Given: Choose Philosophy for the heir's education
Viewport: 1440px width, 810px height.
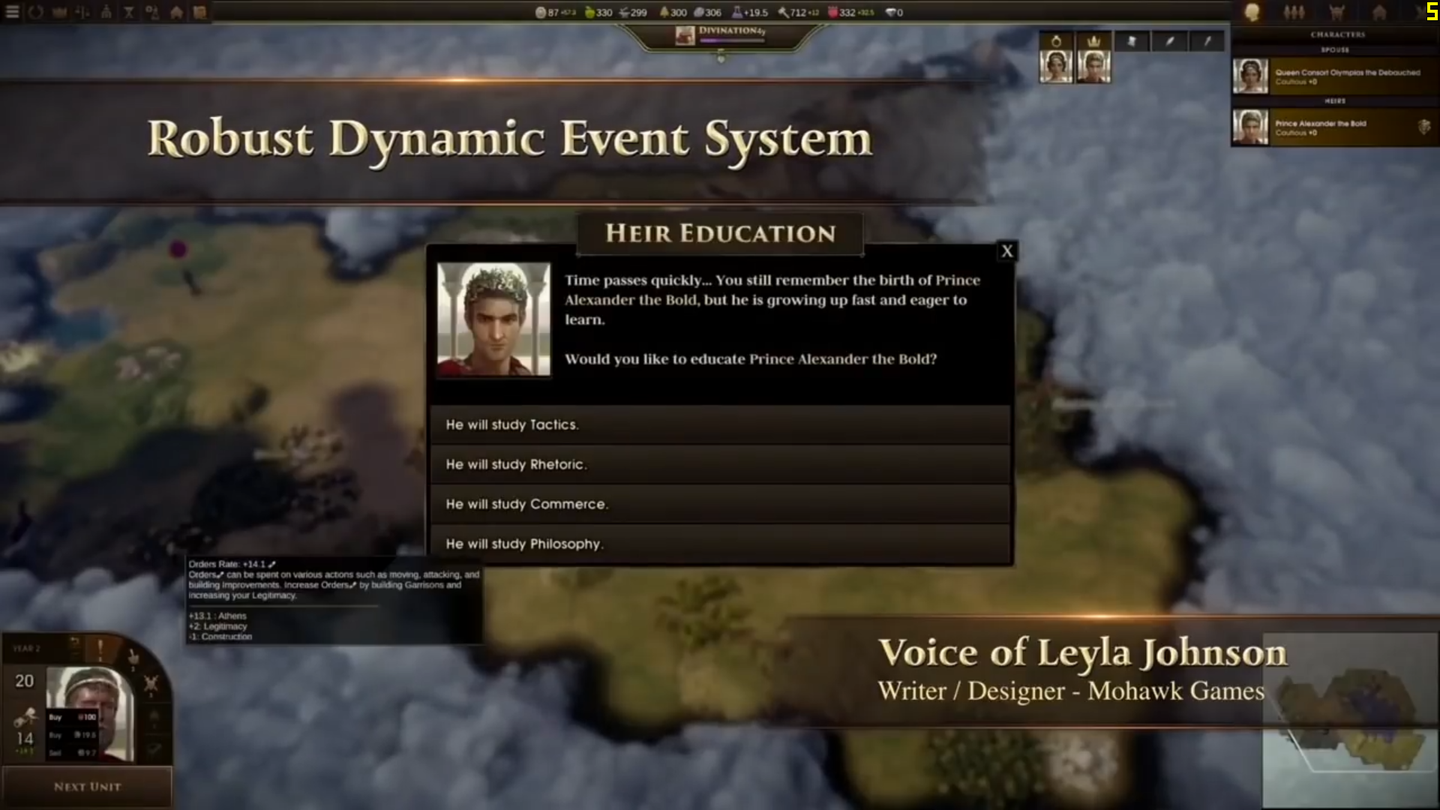Looking at the screenshot, I should pyautogui.click(x=719, y=543).
